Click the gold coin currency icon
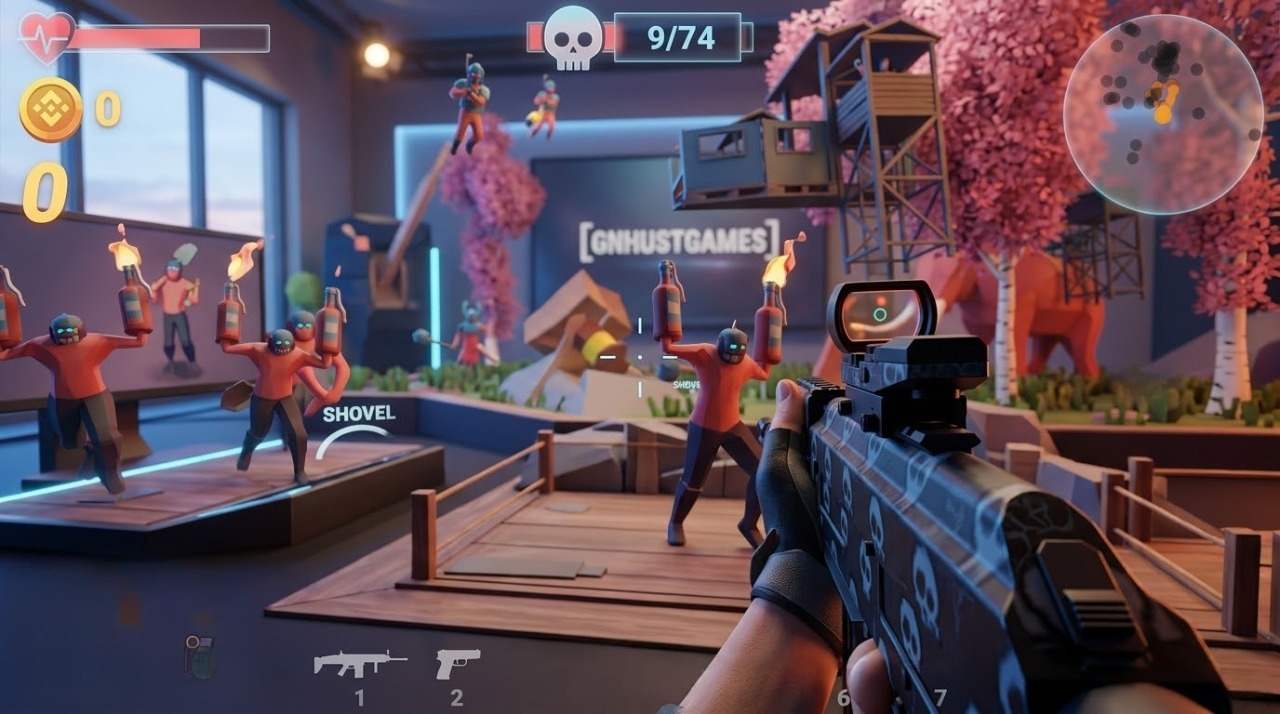1280x714 pixels. pos(51,109)
